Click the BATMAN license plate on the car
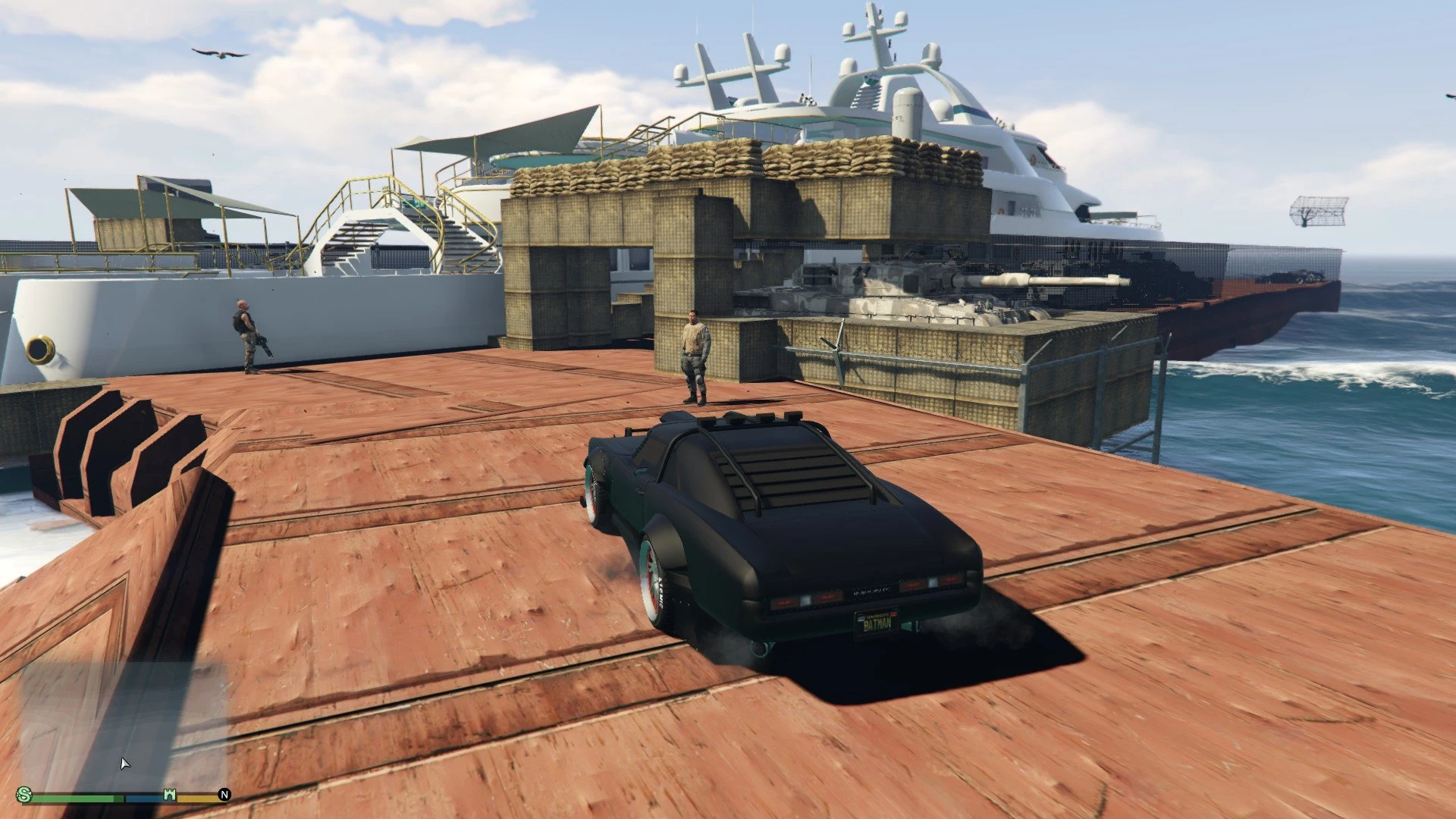Viewport: 1456px width, 819px height. pos(876,622)
